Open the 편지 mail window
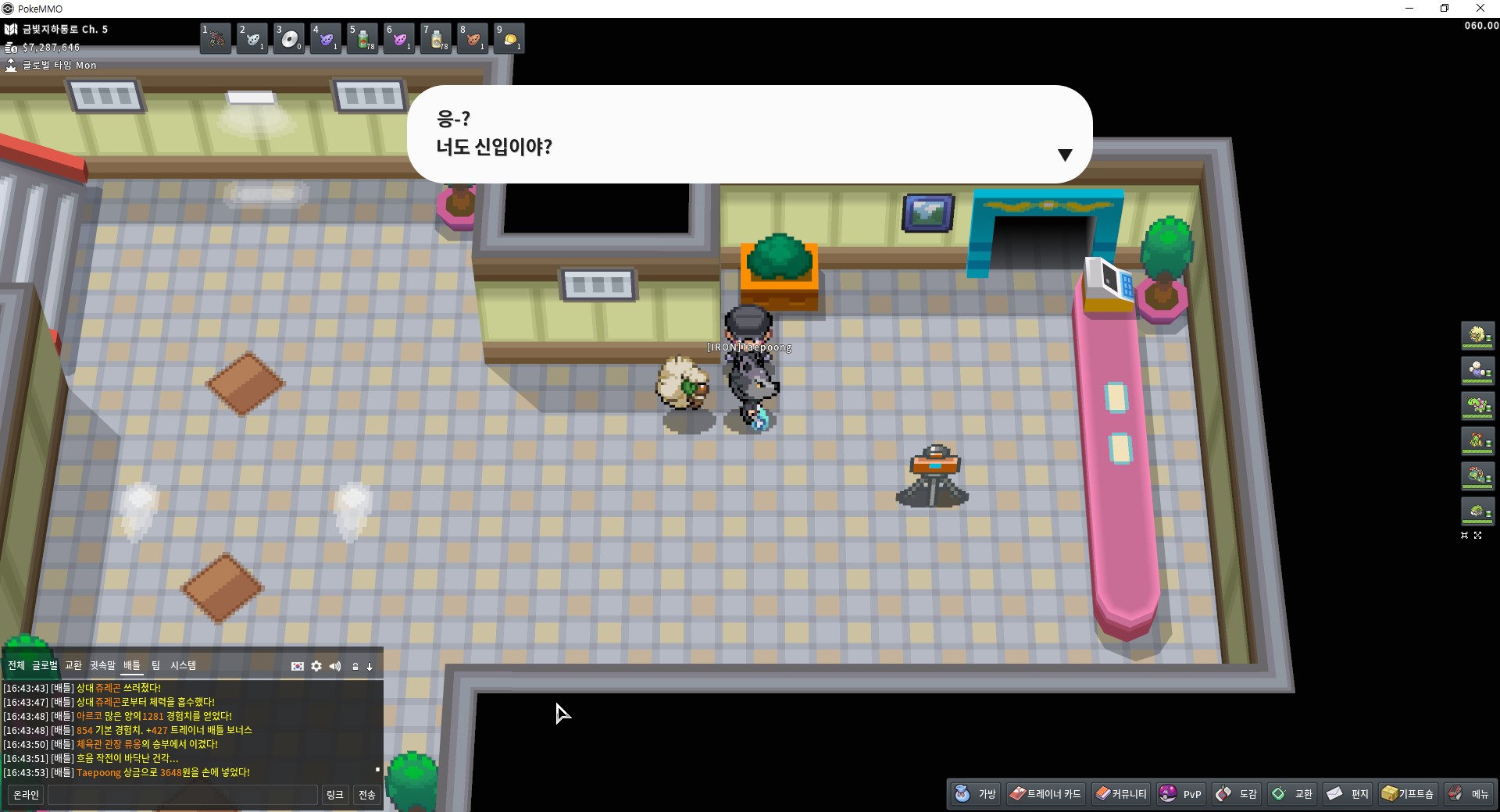This screenshot has height=812, width=1500. (1348, 794)
